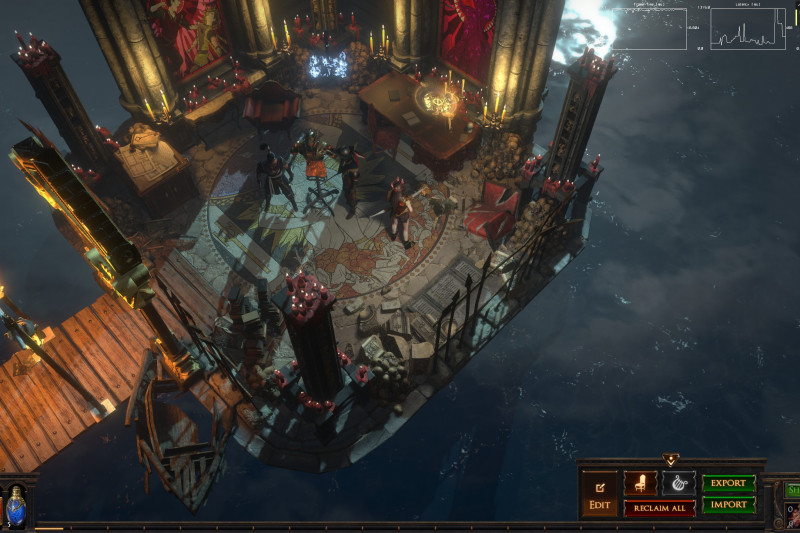Select the harp music icon

pyautogui.click(x=678, y=483)
